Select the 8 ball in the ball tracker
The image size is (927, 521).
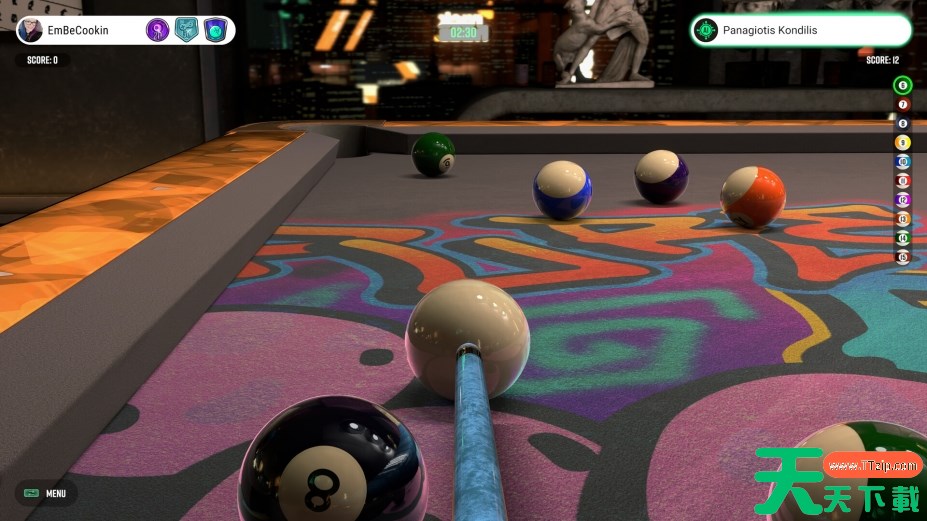902,123
